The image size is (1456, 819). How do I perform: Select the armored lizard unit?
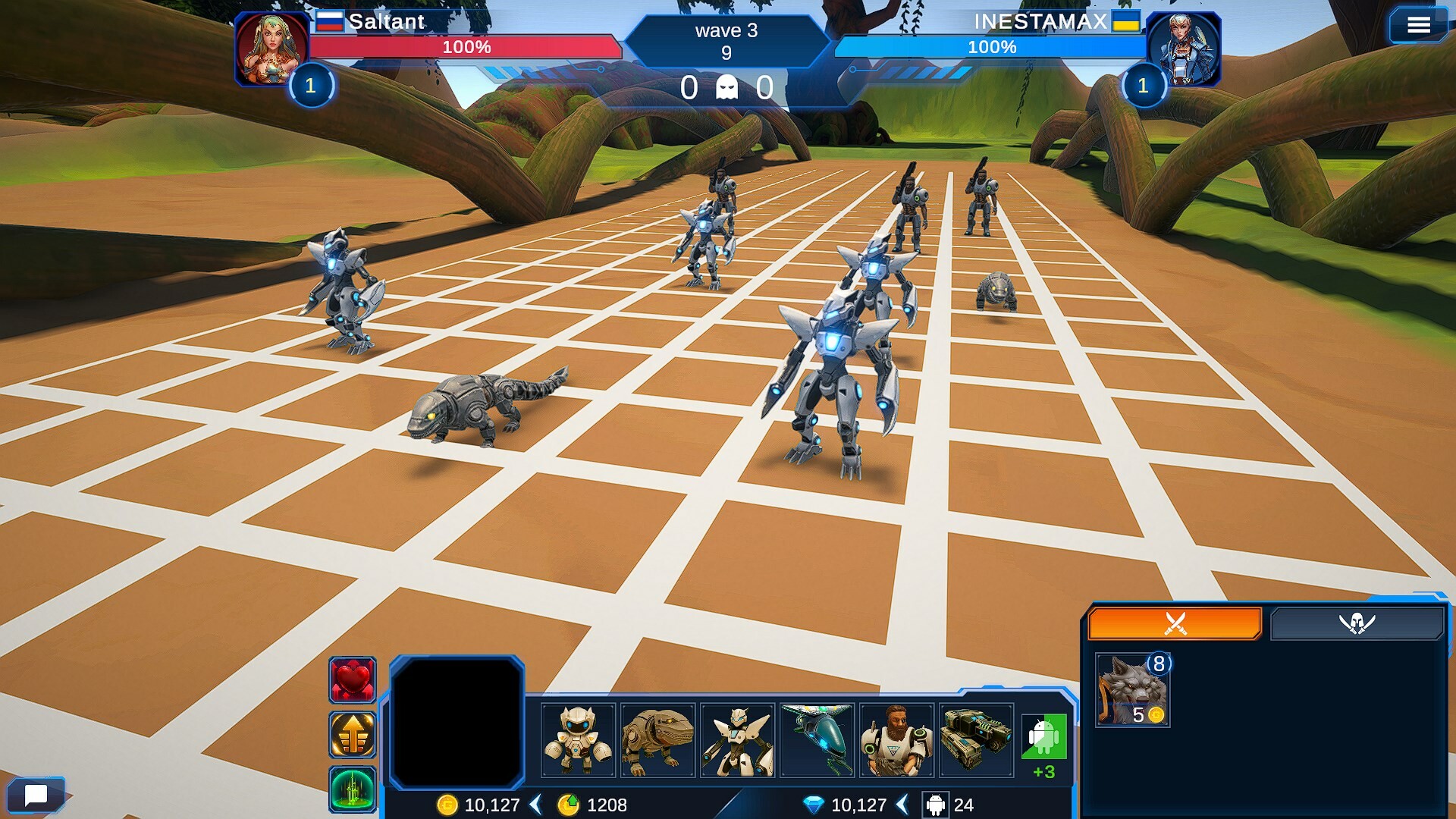click(657, 740)
